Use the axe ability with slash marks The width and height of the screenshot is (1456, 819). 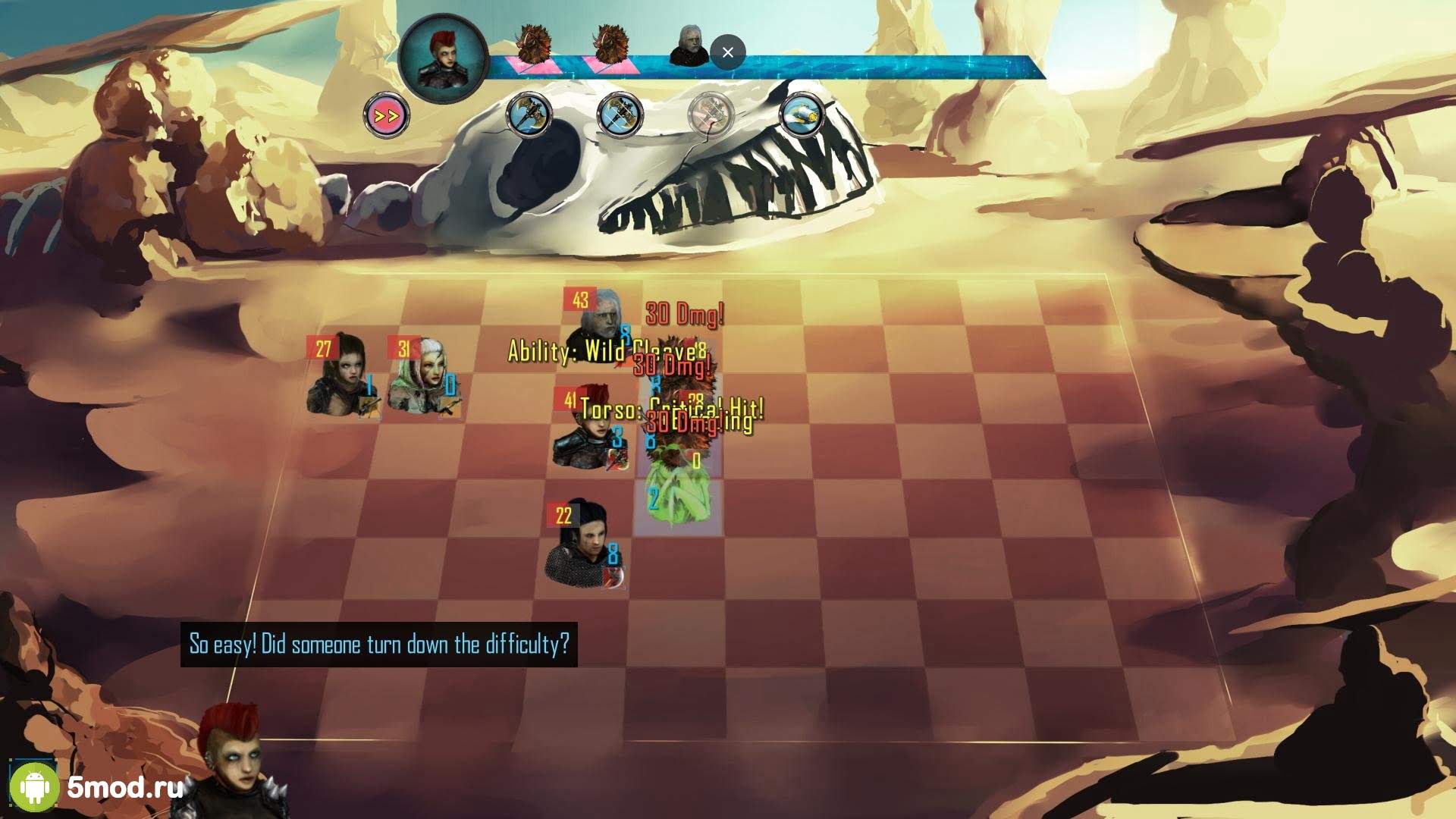620,115
